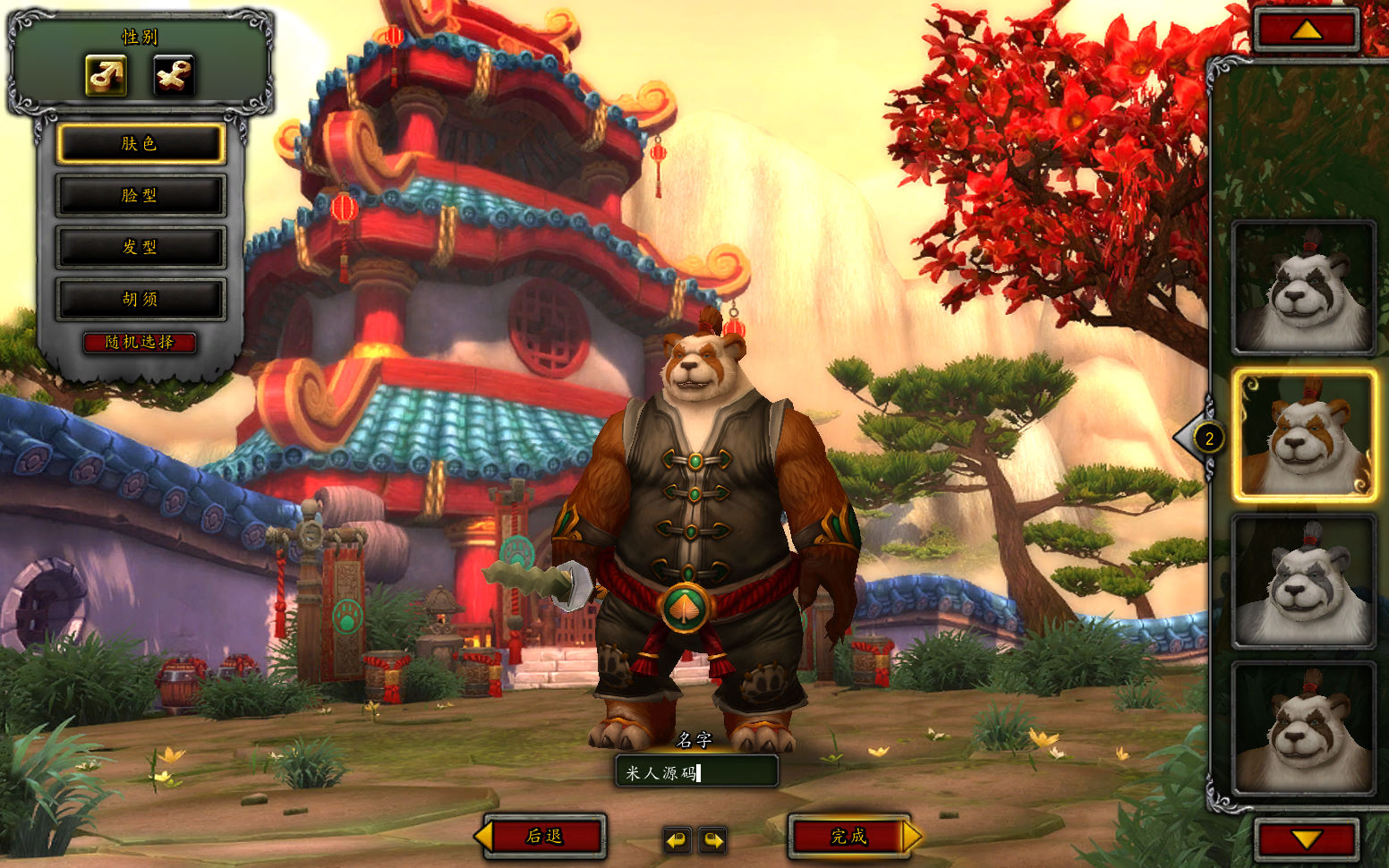Click the 完成 finish button
The height and width of the screenshot is (868, 1389).
pyautogui.click(x=848, y=837)
